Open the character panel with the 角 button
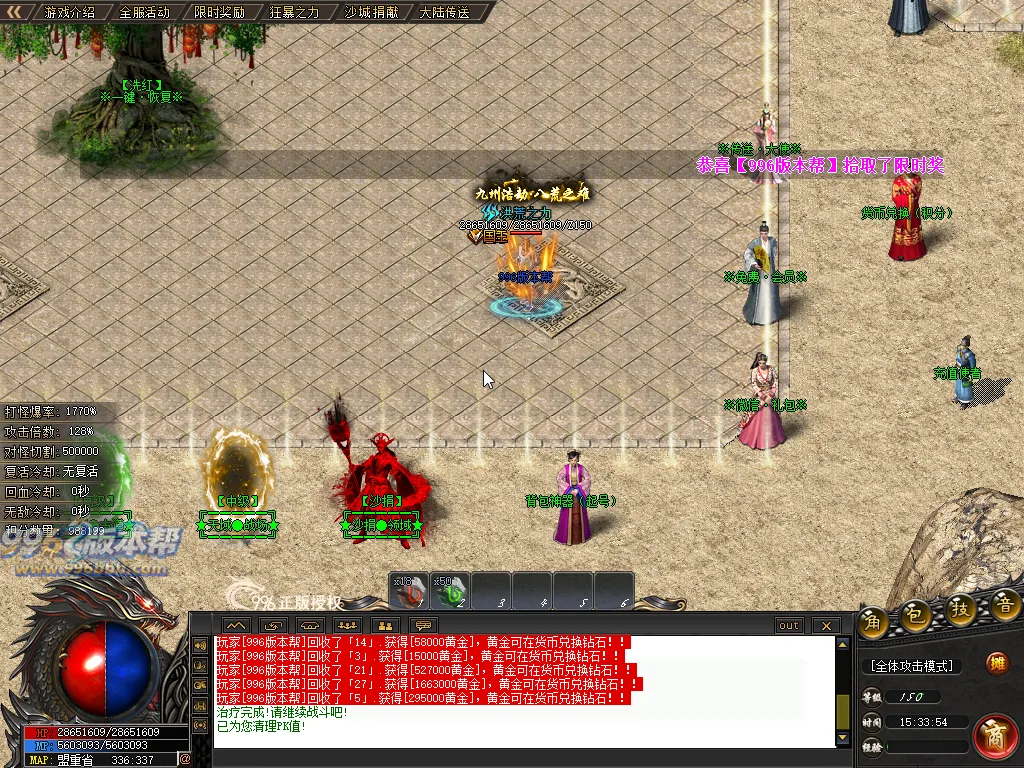1024x768 pixels. (872, 620)
